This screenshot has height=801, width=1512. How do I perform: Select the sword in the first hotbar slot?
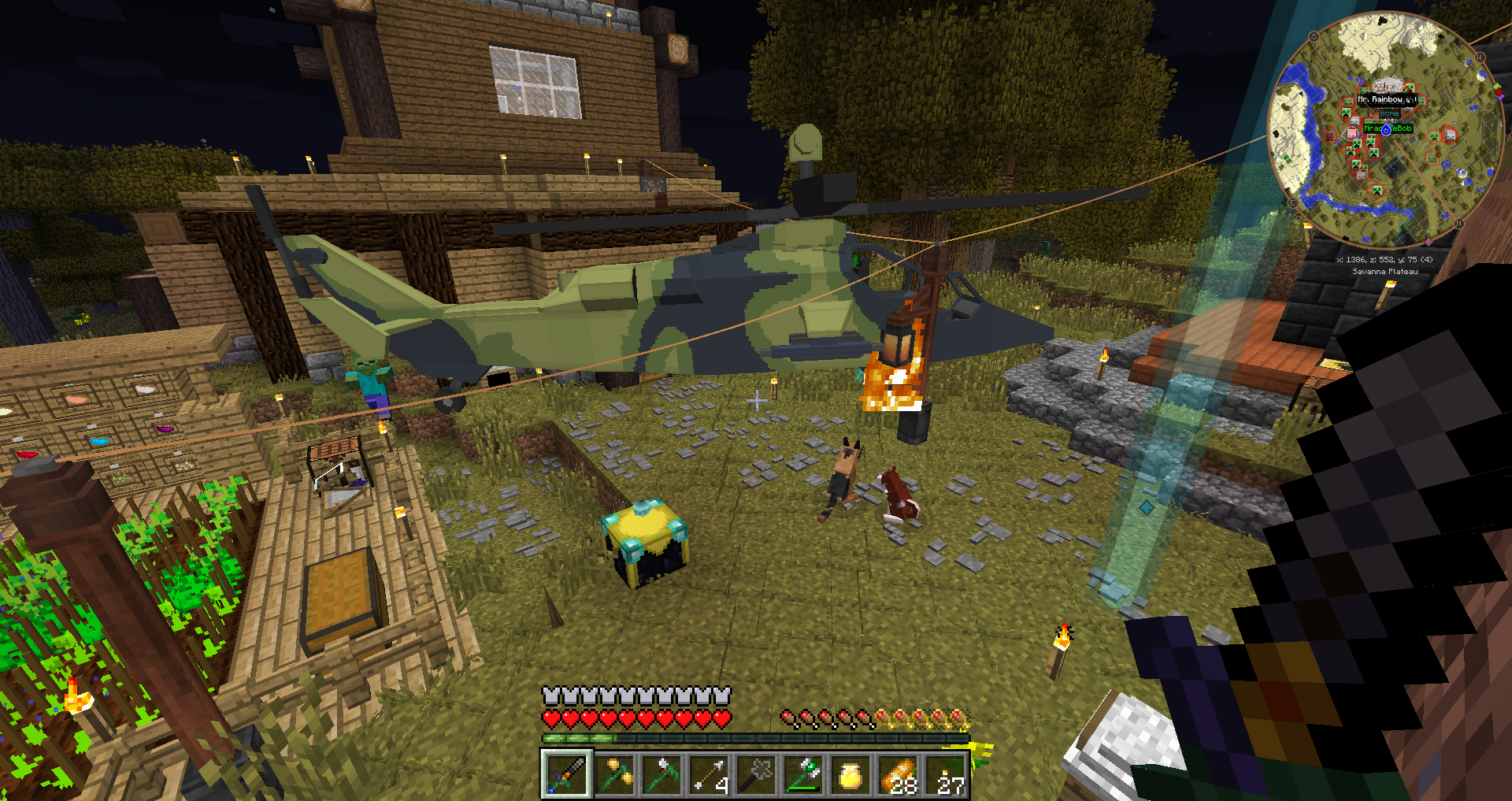pos(566,774)
